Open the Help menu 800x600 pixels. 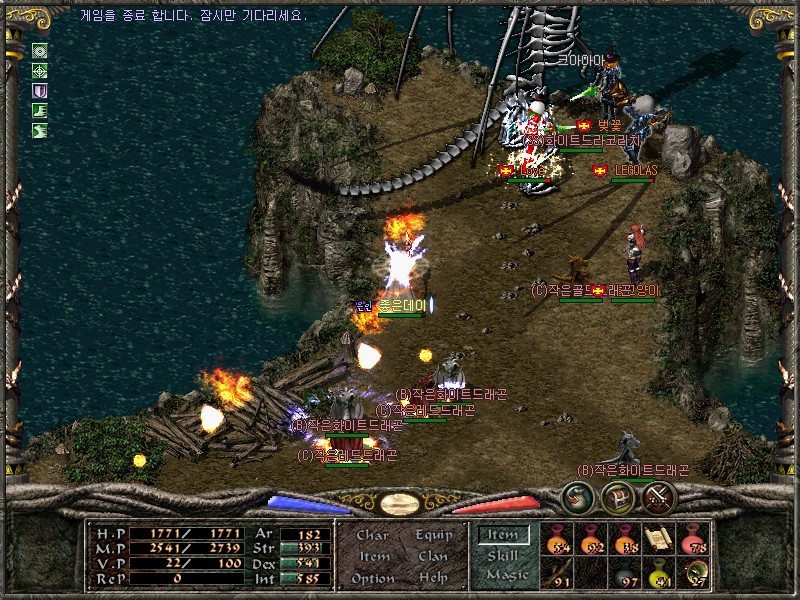[x=433, y=578]
